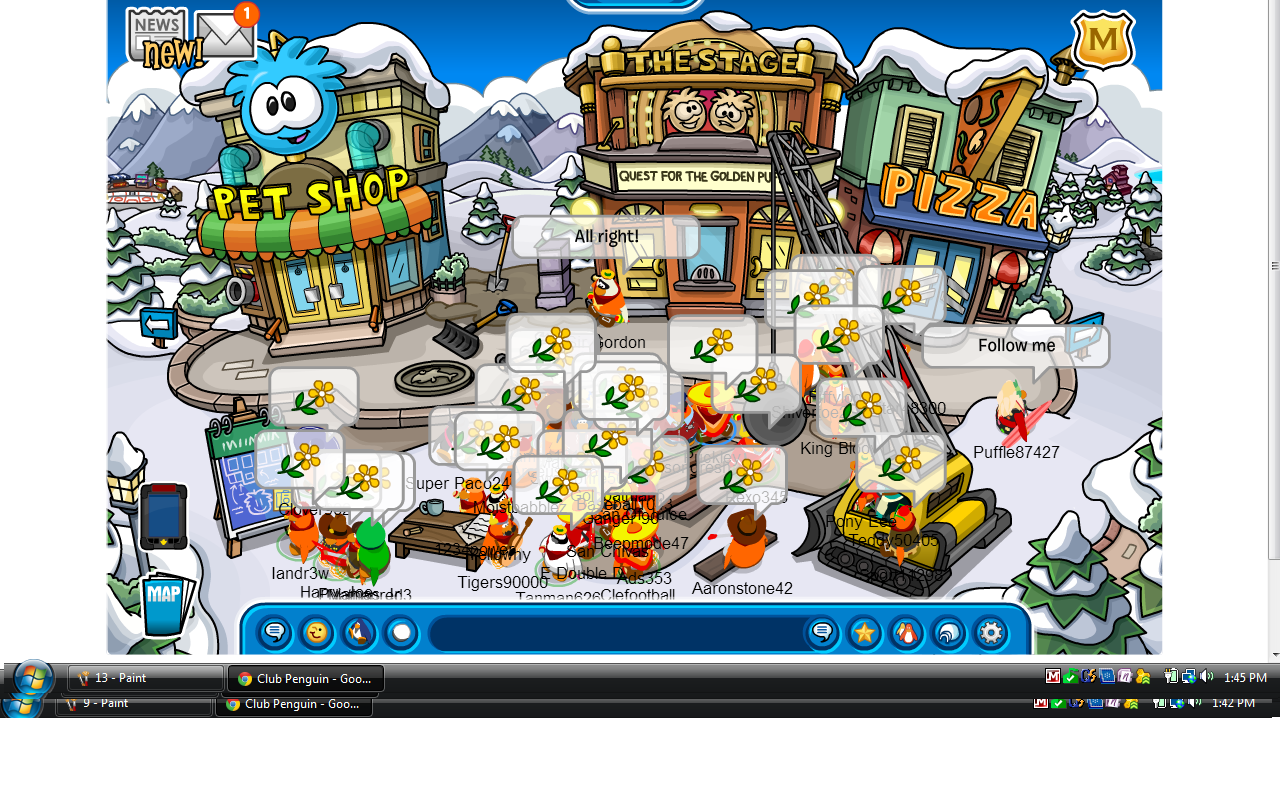Open the spy phone
The image size is (1280, 800).
[163, 516]
